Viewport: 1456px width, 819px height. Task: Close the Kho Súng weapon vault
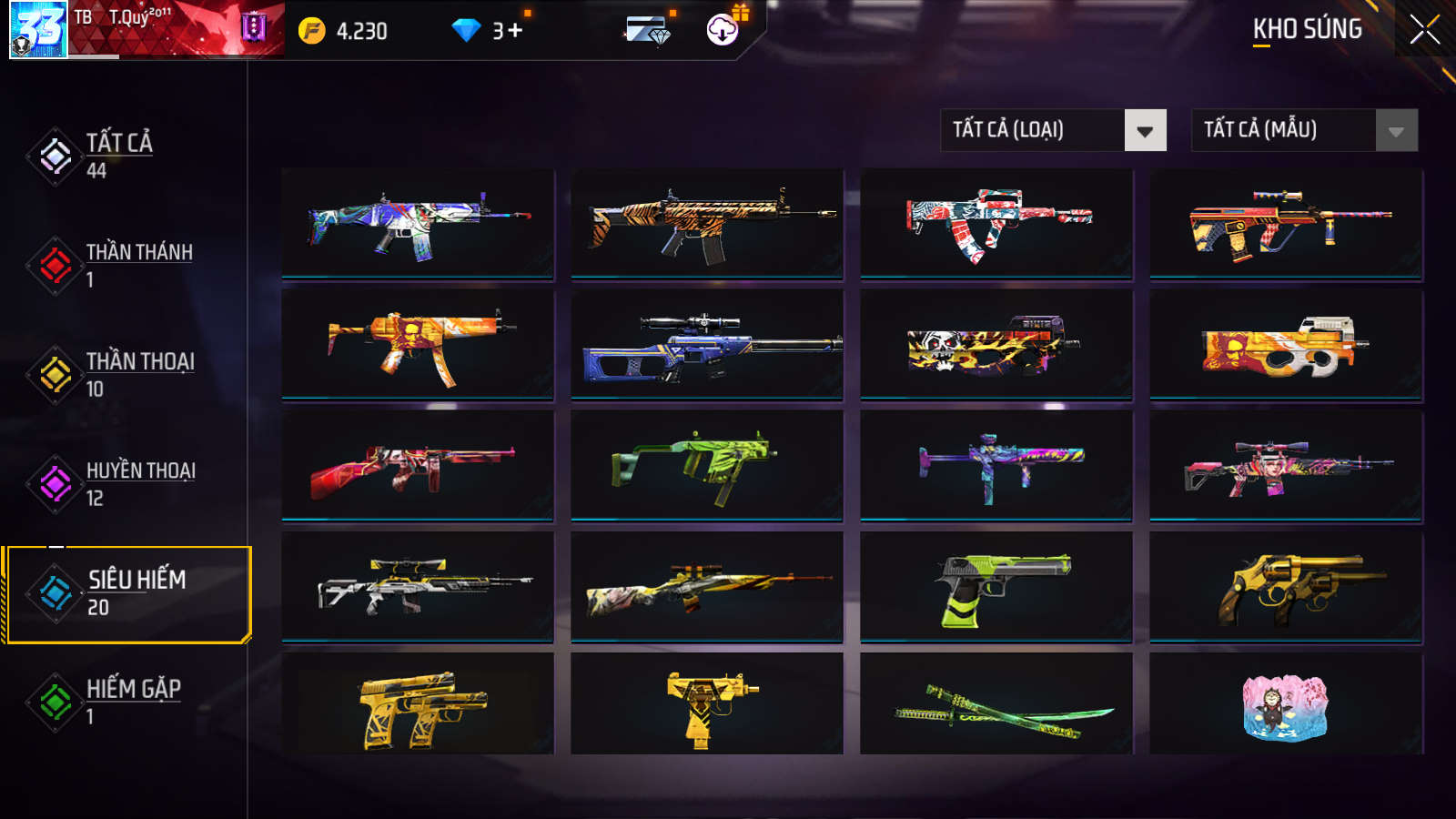(1424, 30)
